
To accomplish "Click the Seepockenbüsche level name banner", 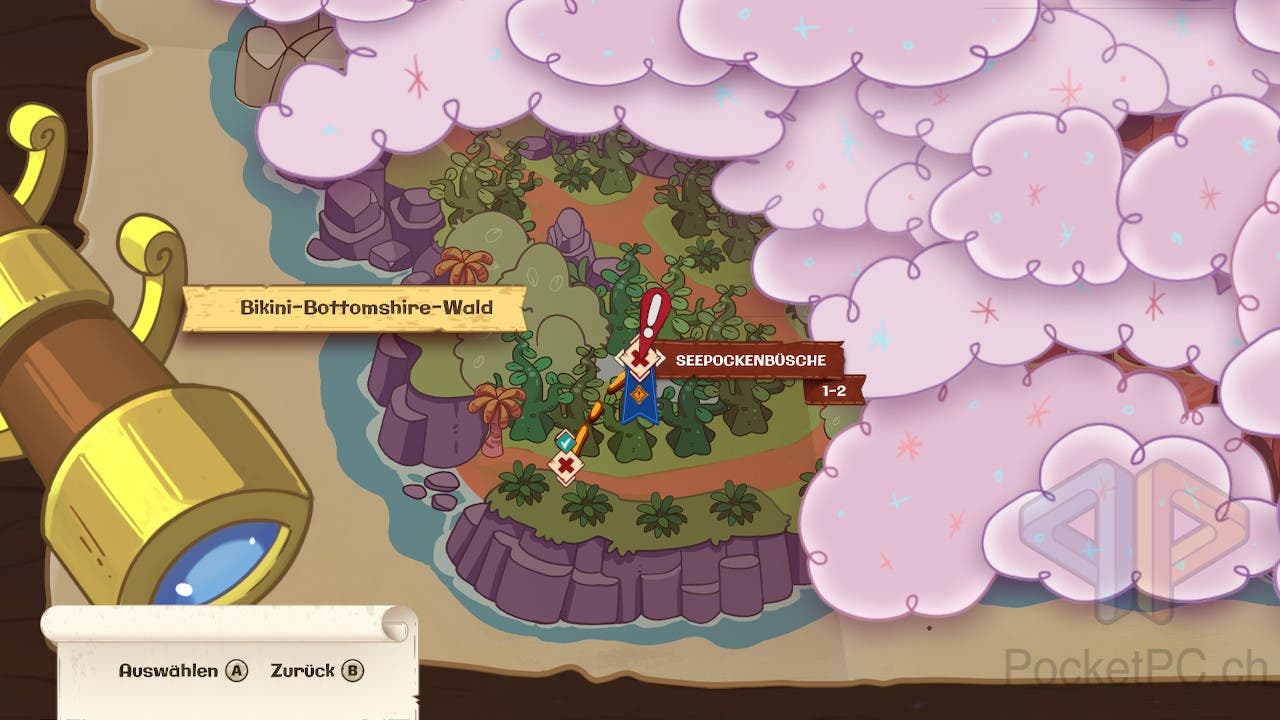I will (x=748, y=360).
